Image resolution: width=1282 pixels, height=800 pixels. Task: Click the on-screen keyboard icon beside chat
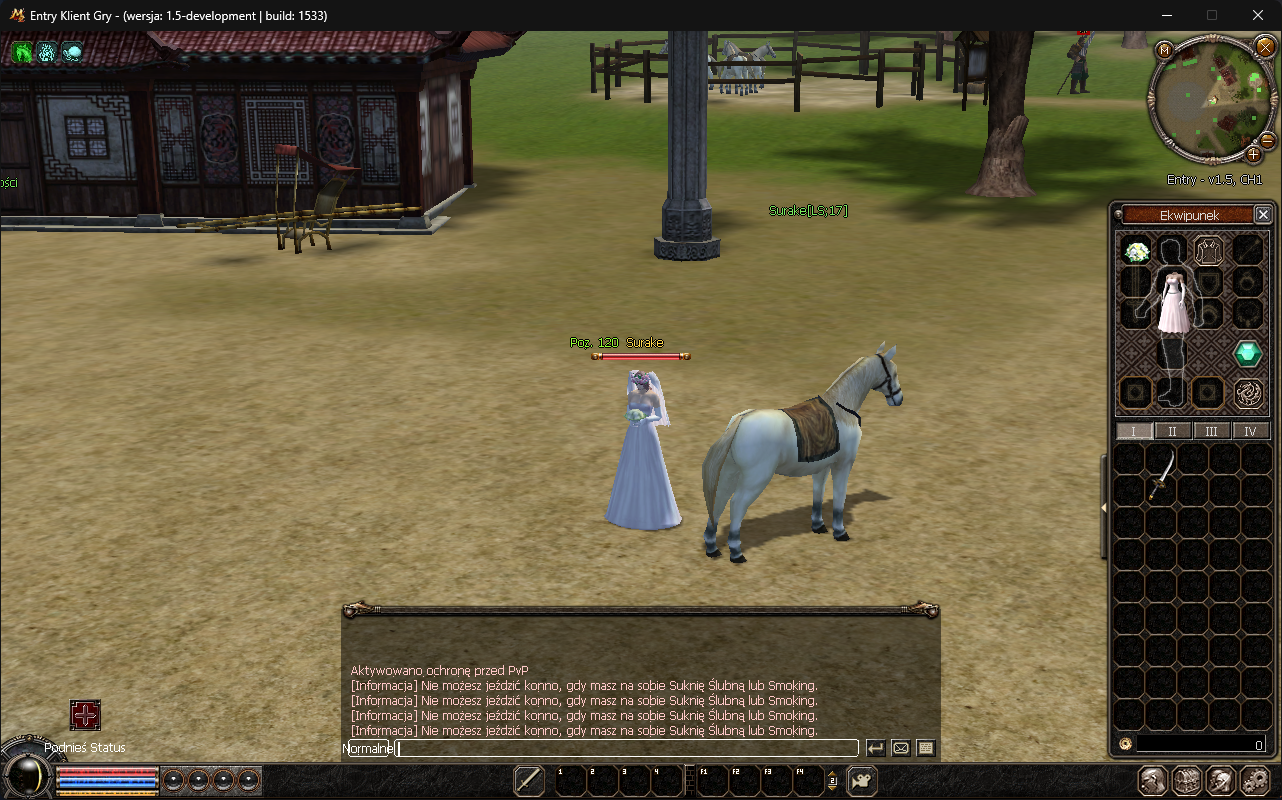pyautogui.click(x=924, y=748)
